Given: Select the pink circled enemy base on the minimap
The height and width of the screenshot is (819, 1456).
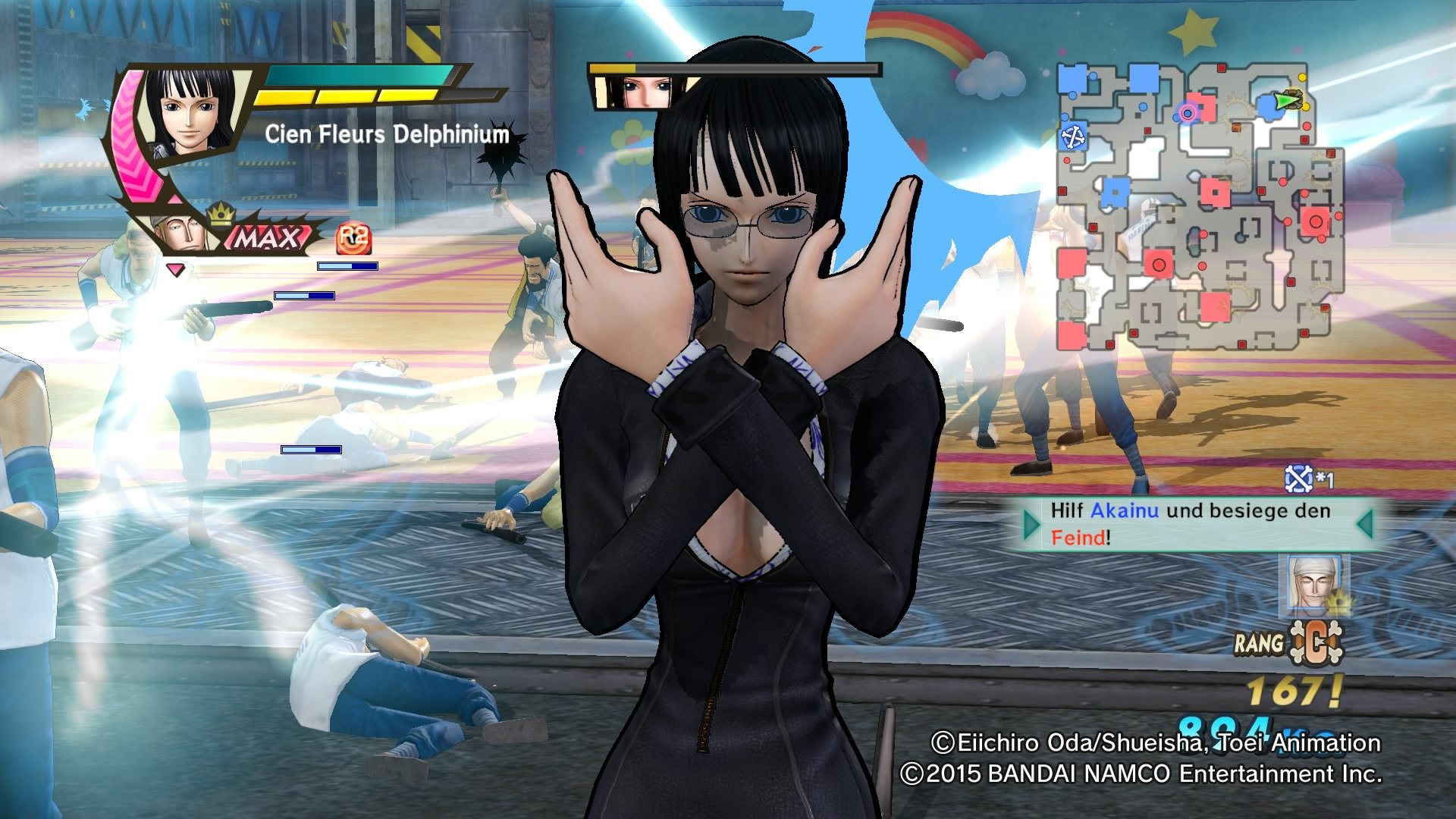Looking at the screenshot, I should click(1187, 114).
